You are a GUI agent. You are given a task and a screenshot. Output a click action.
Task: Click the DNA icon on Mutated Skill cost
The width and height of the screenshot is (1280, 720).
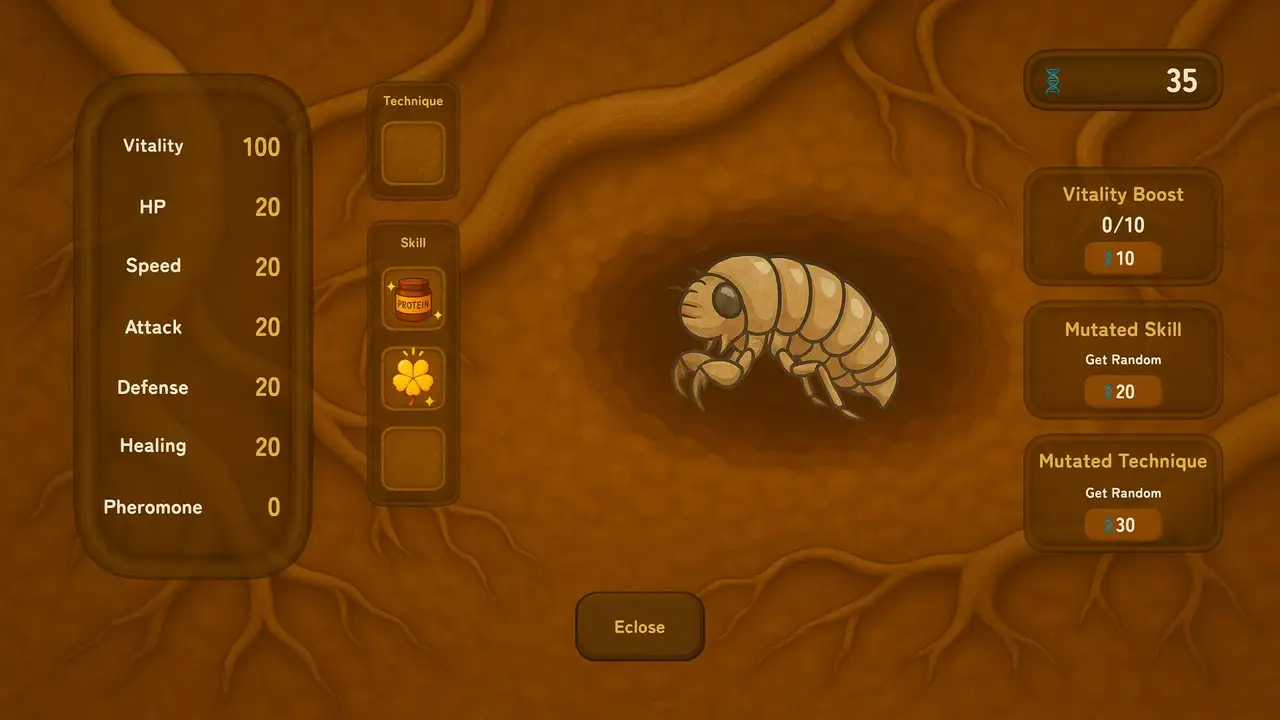pyautogui.click(x=1109, y=391)
